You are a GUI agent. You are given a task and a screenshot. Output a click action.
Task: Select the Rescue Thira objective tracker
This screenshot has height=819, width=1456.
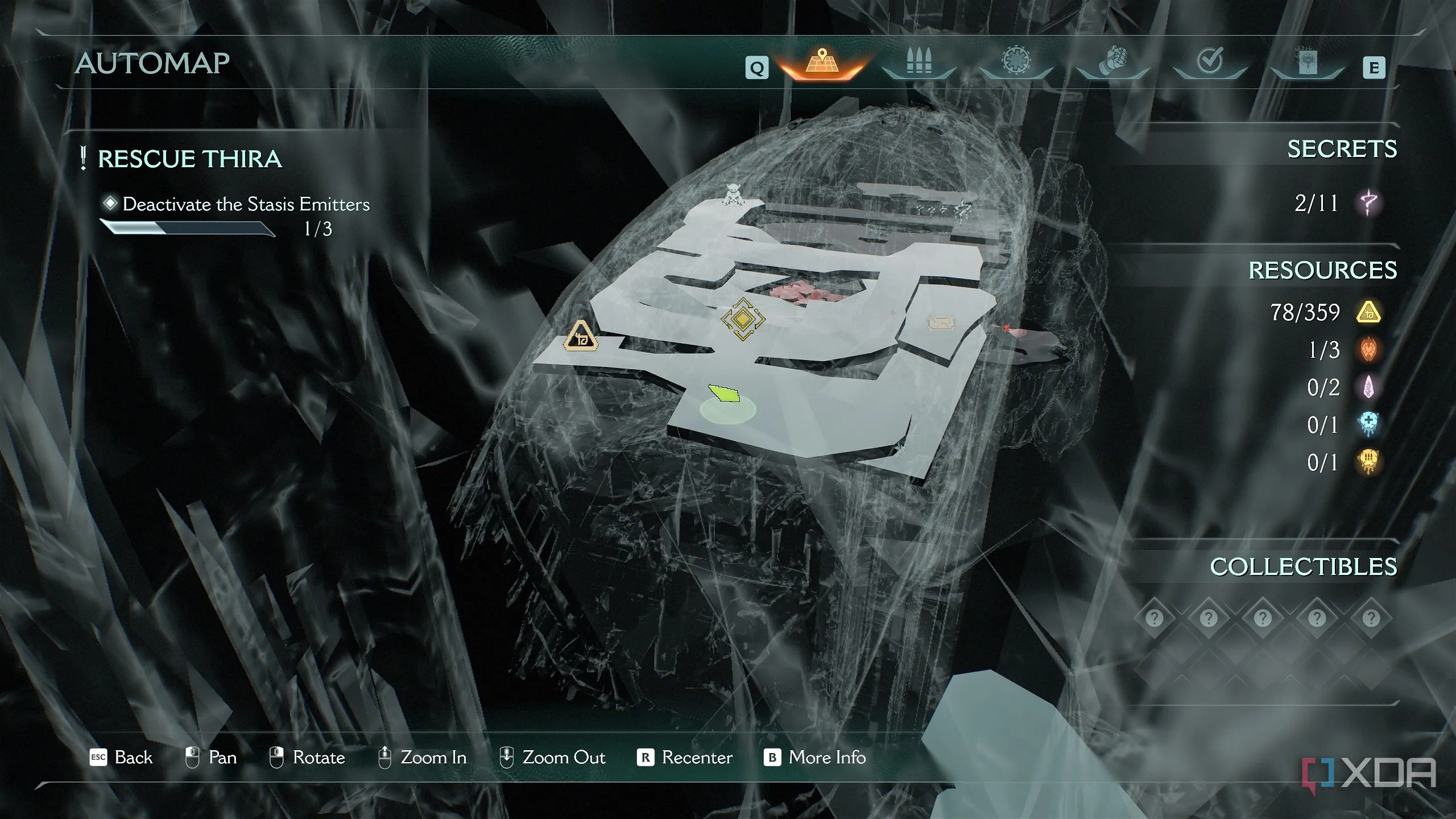pyautogui.click(x=189, y=159)
